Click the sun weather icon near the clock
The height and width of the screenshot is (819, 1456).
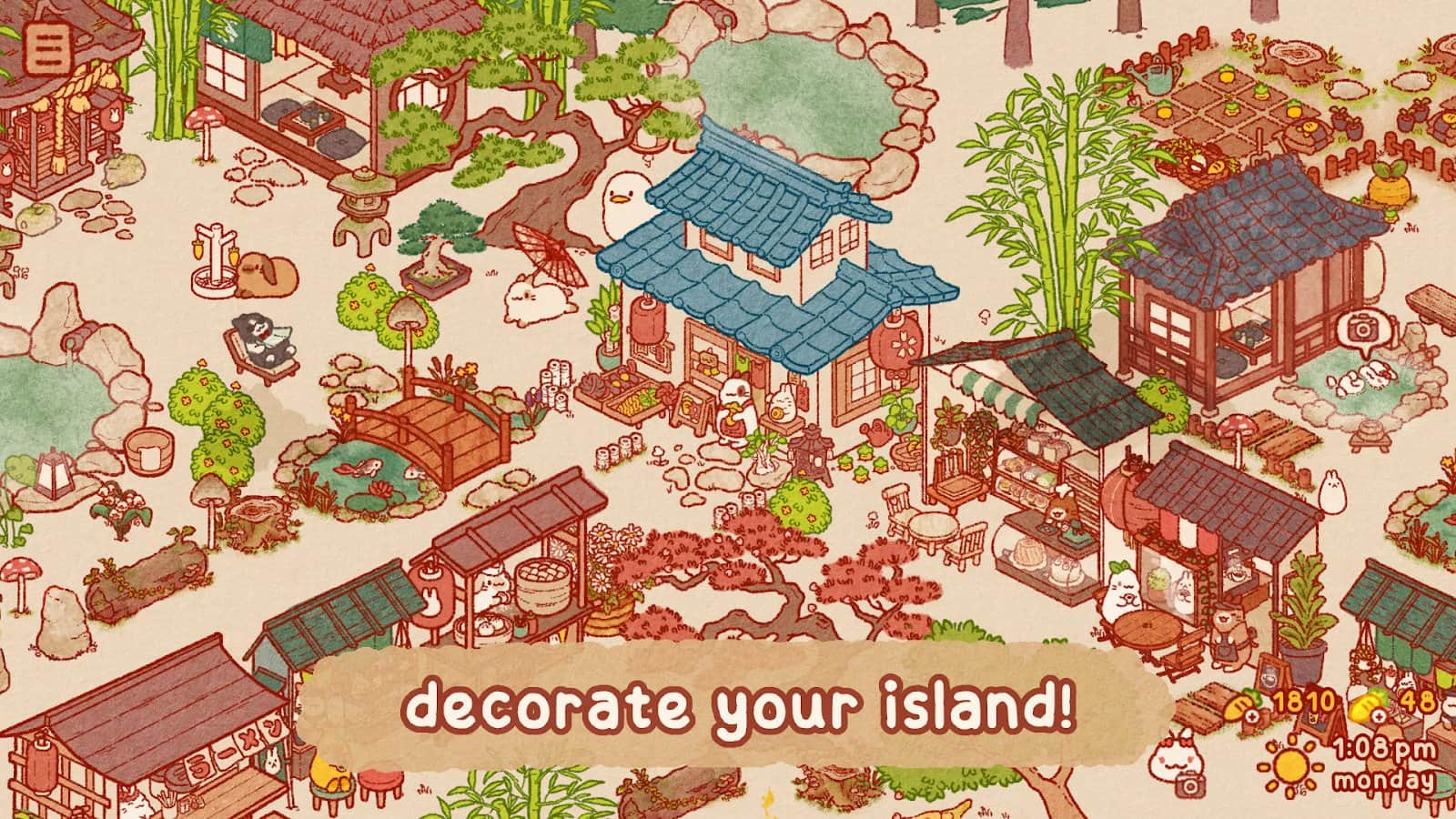pos(1290,766)
